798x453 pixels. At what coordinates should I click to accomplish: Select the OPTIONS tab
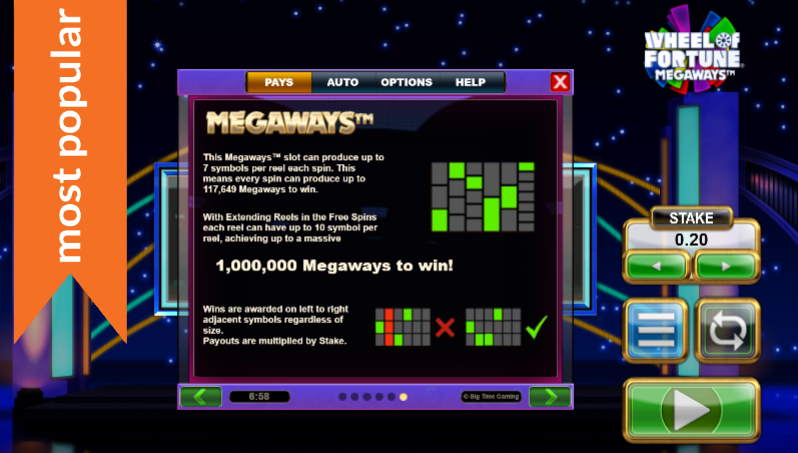(x=406, y=82)
